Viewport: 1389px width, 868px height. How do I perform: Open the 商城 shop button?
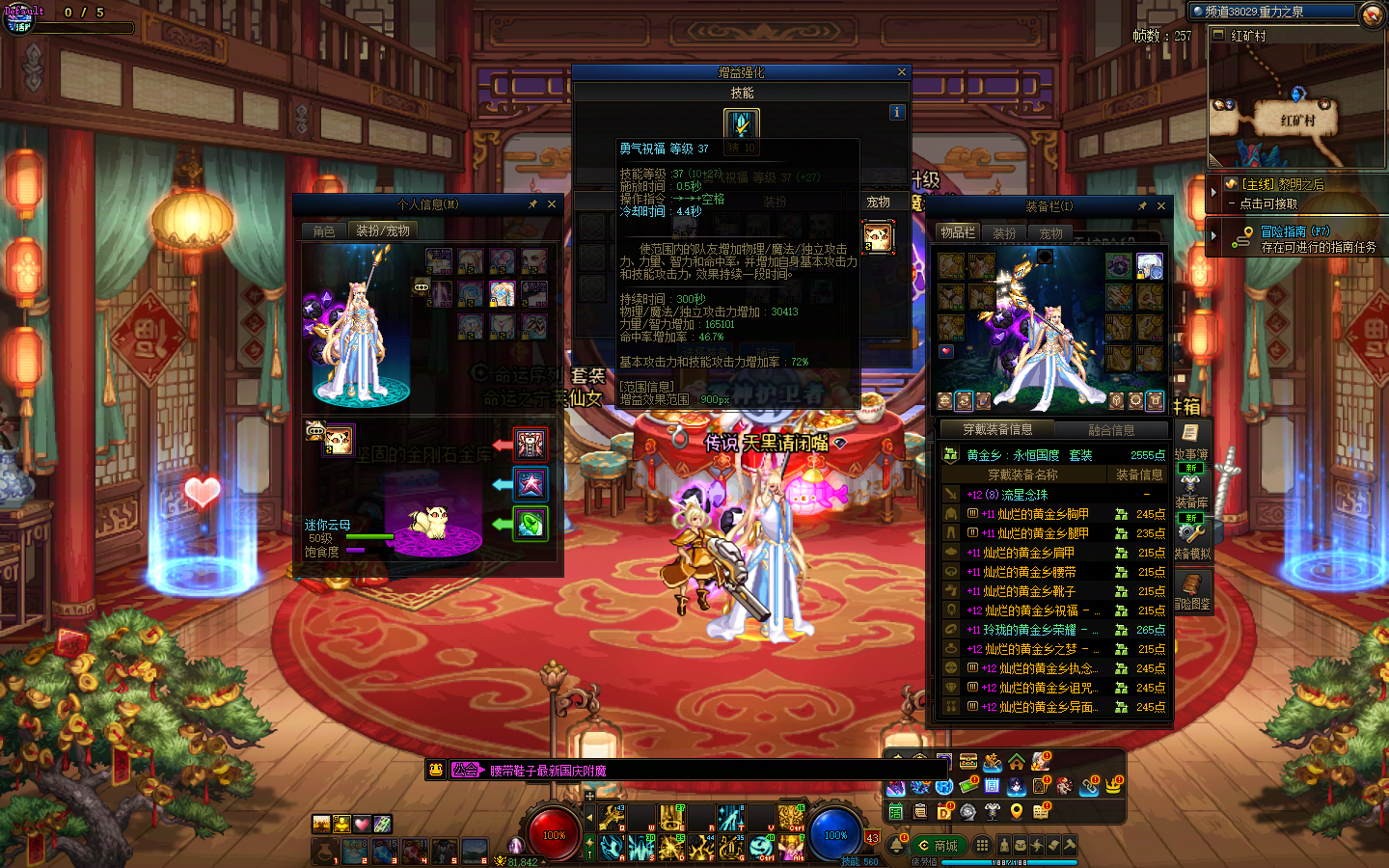[939, 846]
